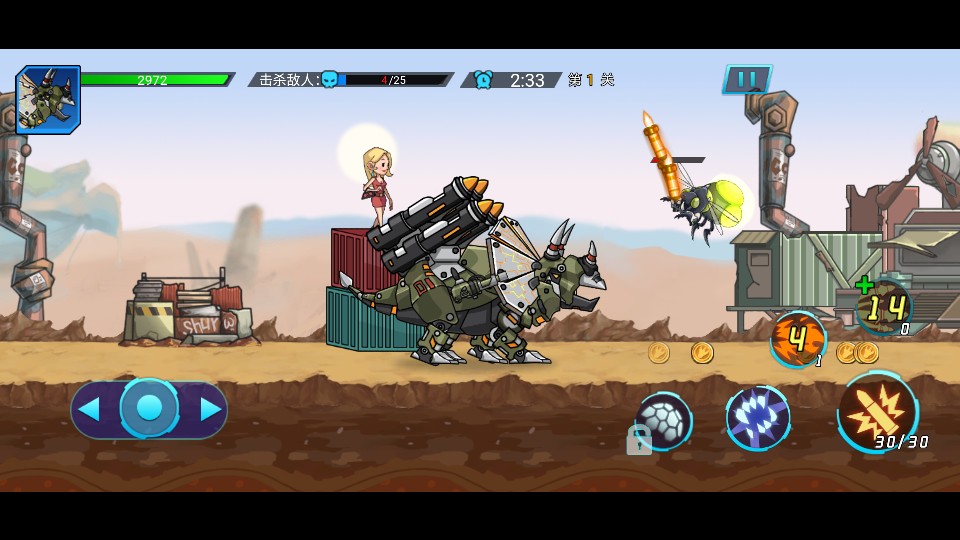The height and width of the screenshot is (540, 960).
Task: Click the mech rhino portrait
Action: coord(47,100)
